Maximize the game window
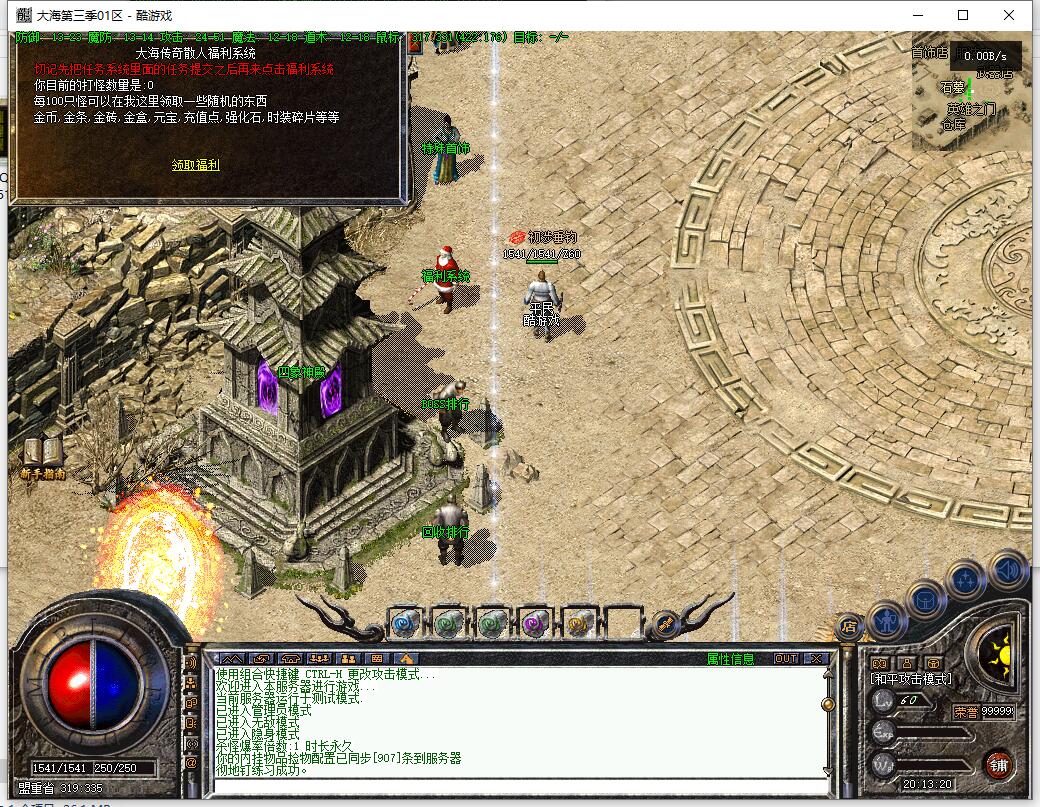This screenshot has height=807, width=1040. coord(963,15)
